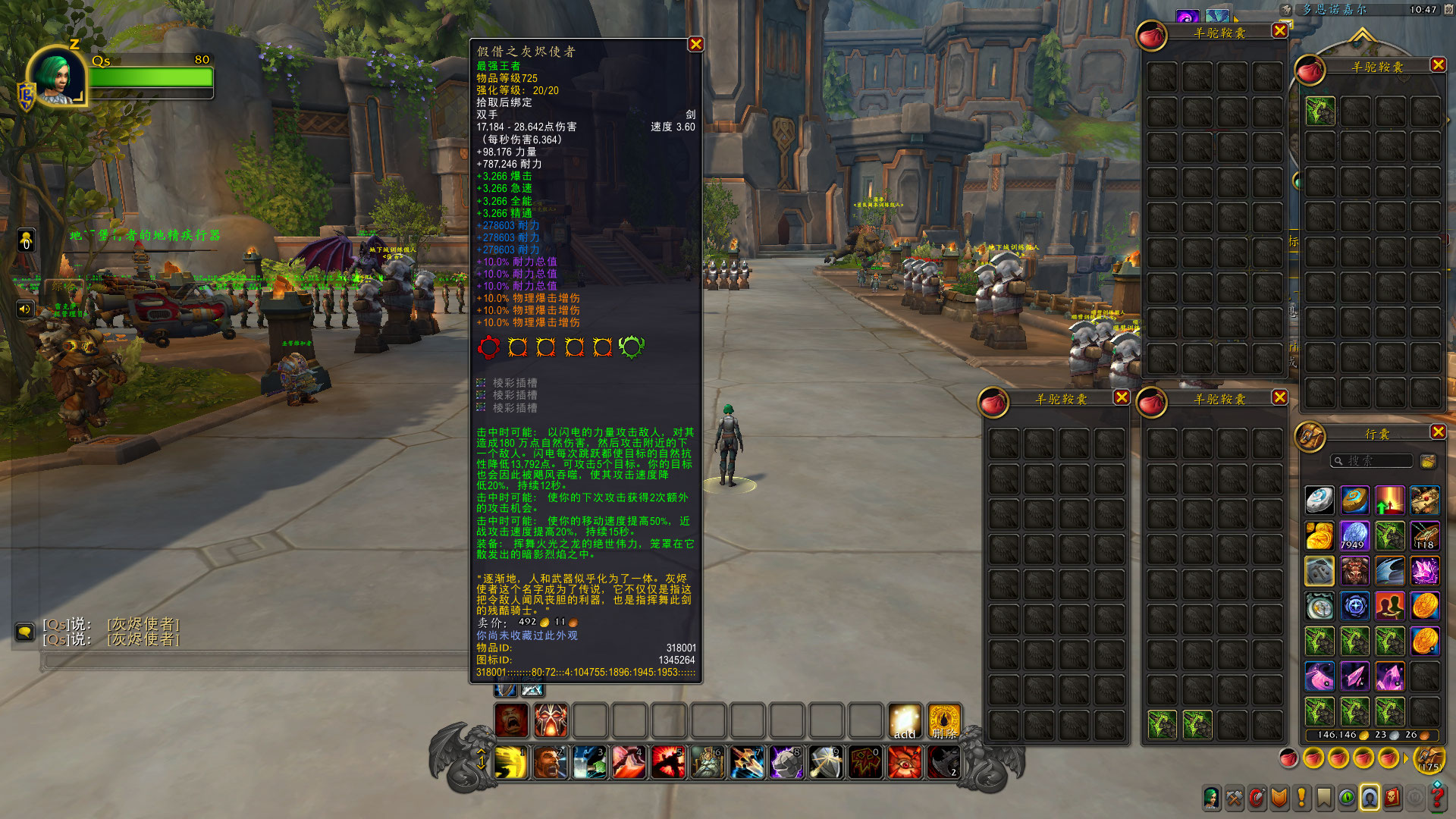This screenshot has height=819, width=1456.
Task: Open the red question mark help button
Action: (1437, 798)
